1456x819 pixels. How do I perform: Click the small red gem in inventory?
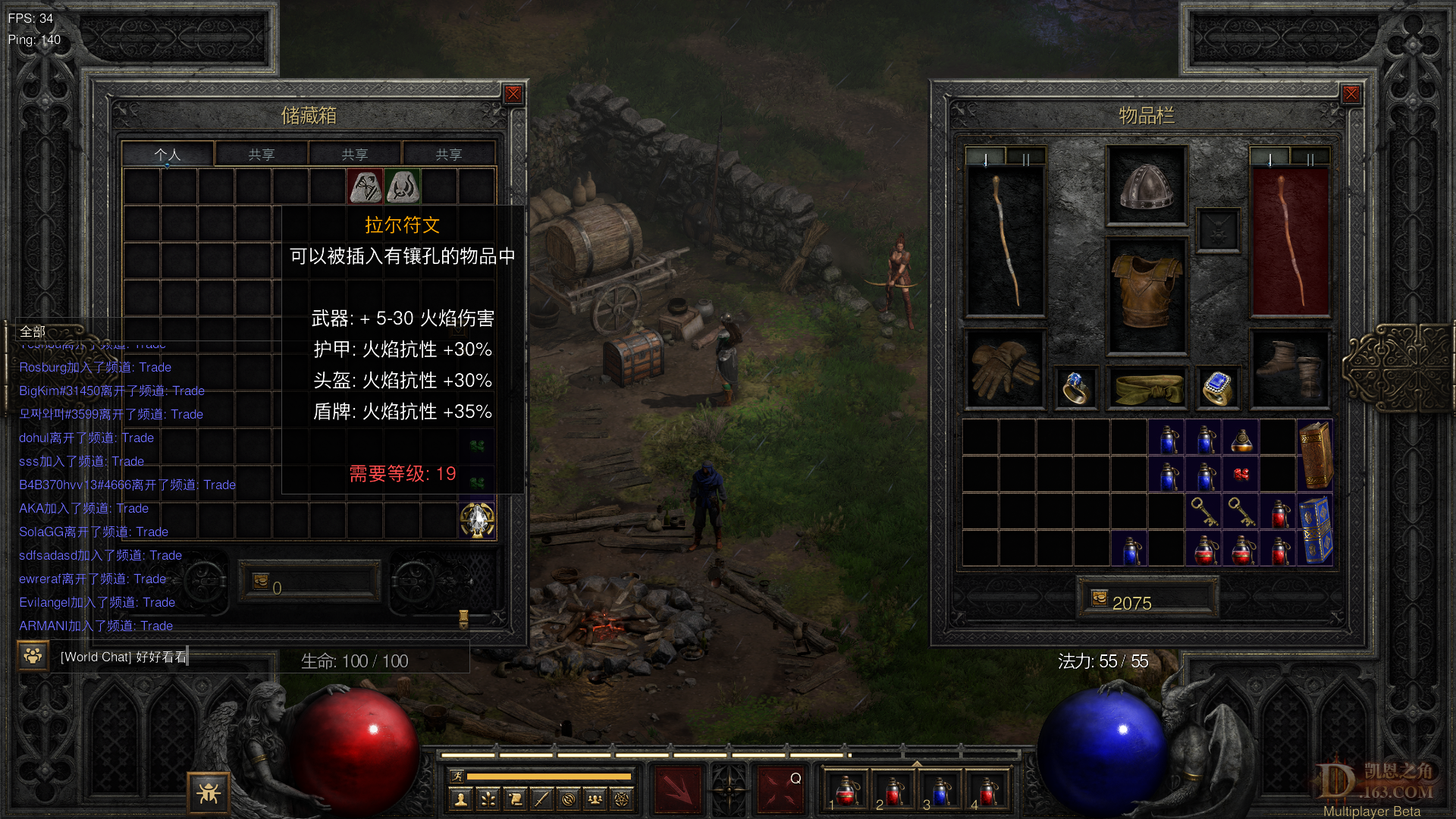click(1241, 475)
